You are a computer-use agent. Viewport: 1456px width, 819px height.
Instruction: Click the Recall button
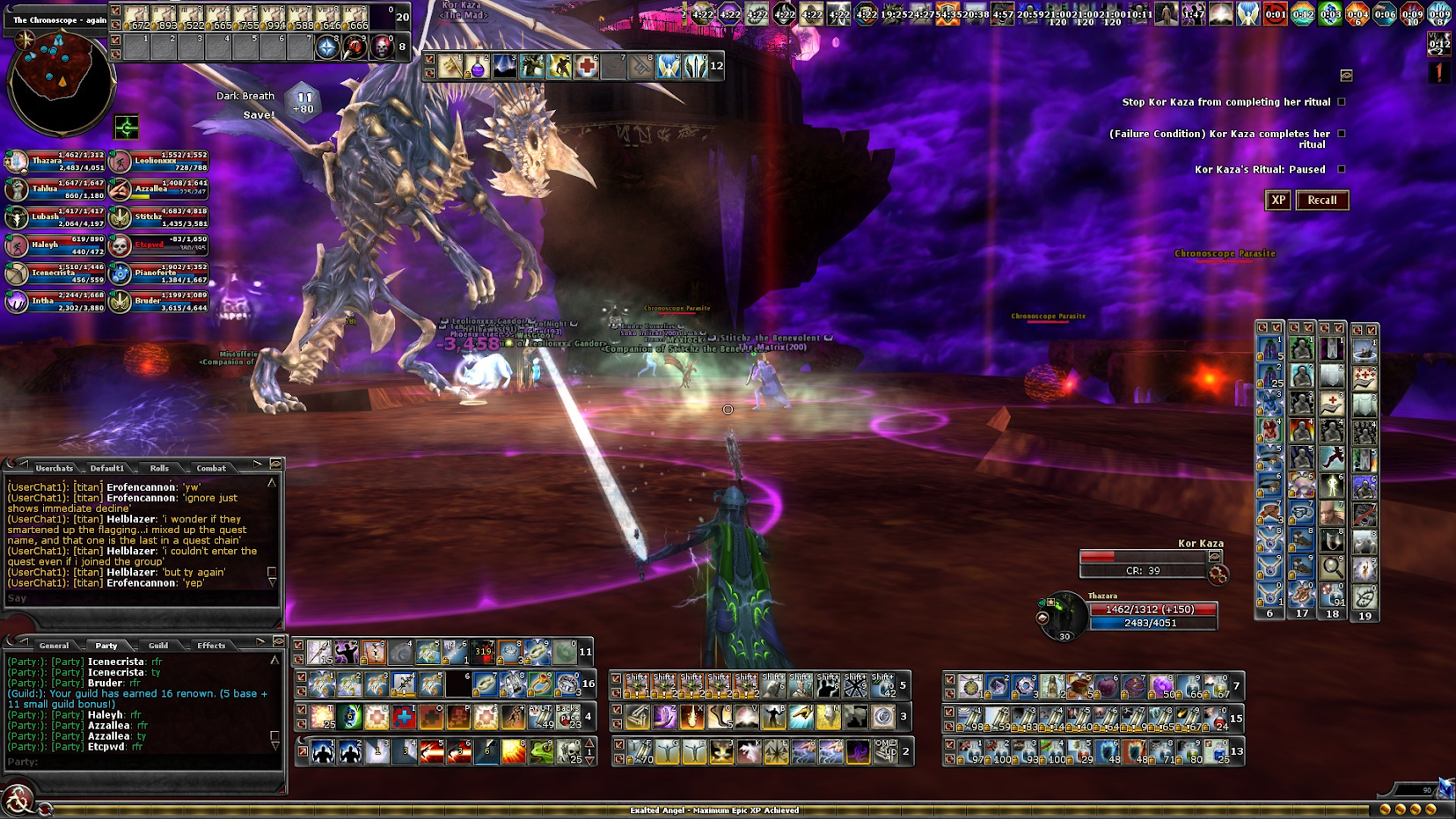(1321, 201)
